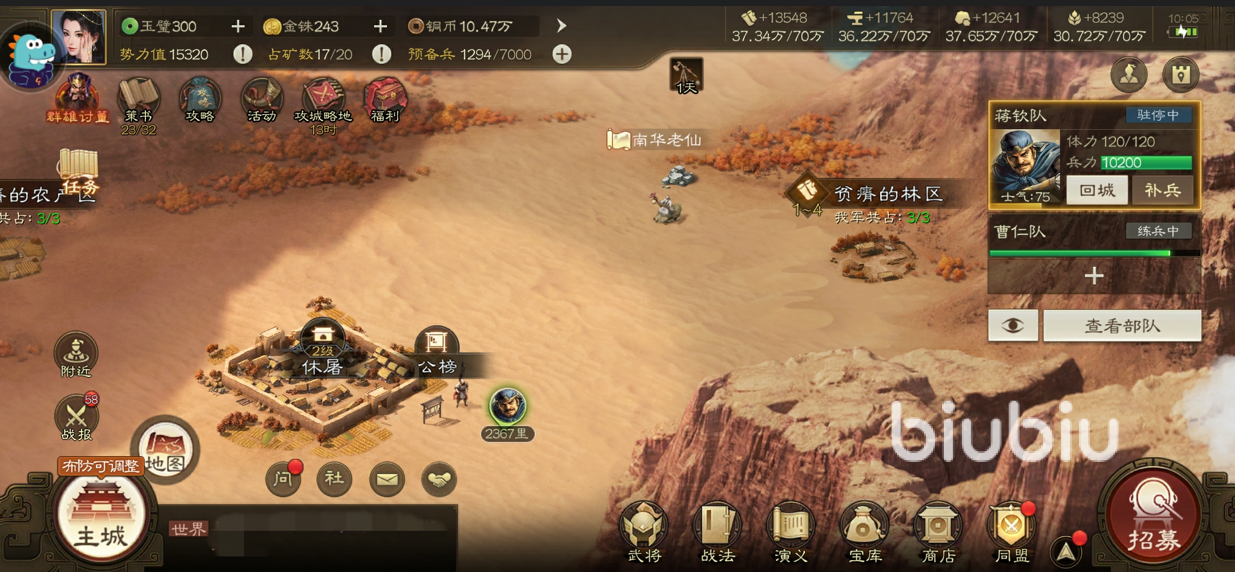
Task: Show 附近 nearby list
Action: point(76,356)
